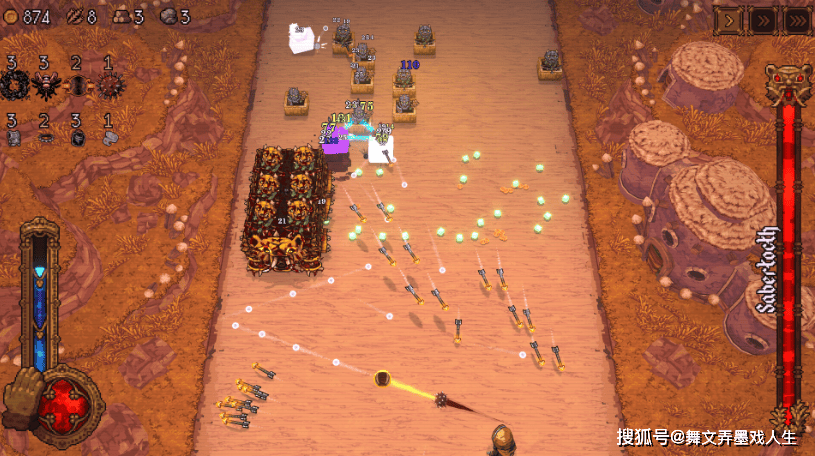Click the Sabertooth boss skull icon

click(788, 83)
